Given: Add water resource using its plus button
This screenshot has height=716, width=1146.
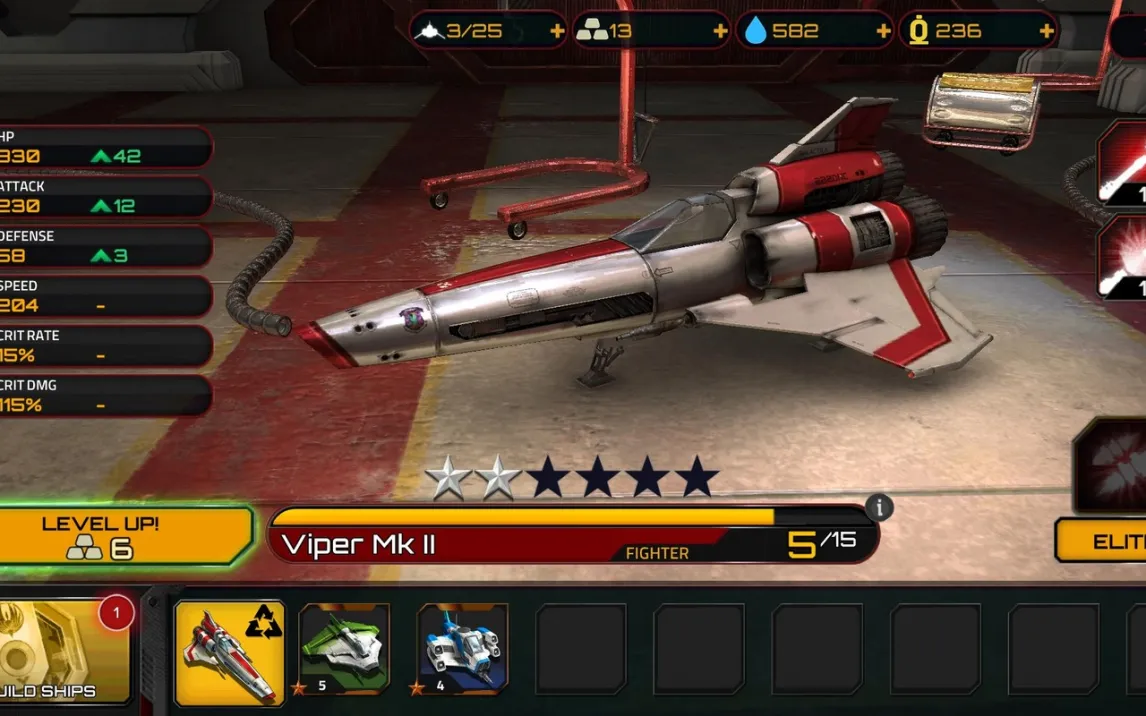Looking at the screenshot, I should (883, 31).
